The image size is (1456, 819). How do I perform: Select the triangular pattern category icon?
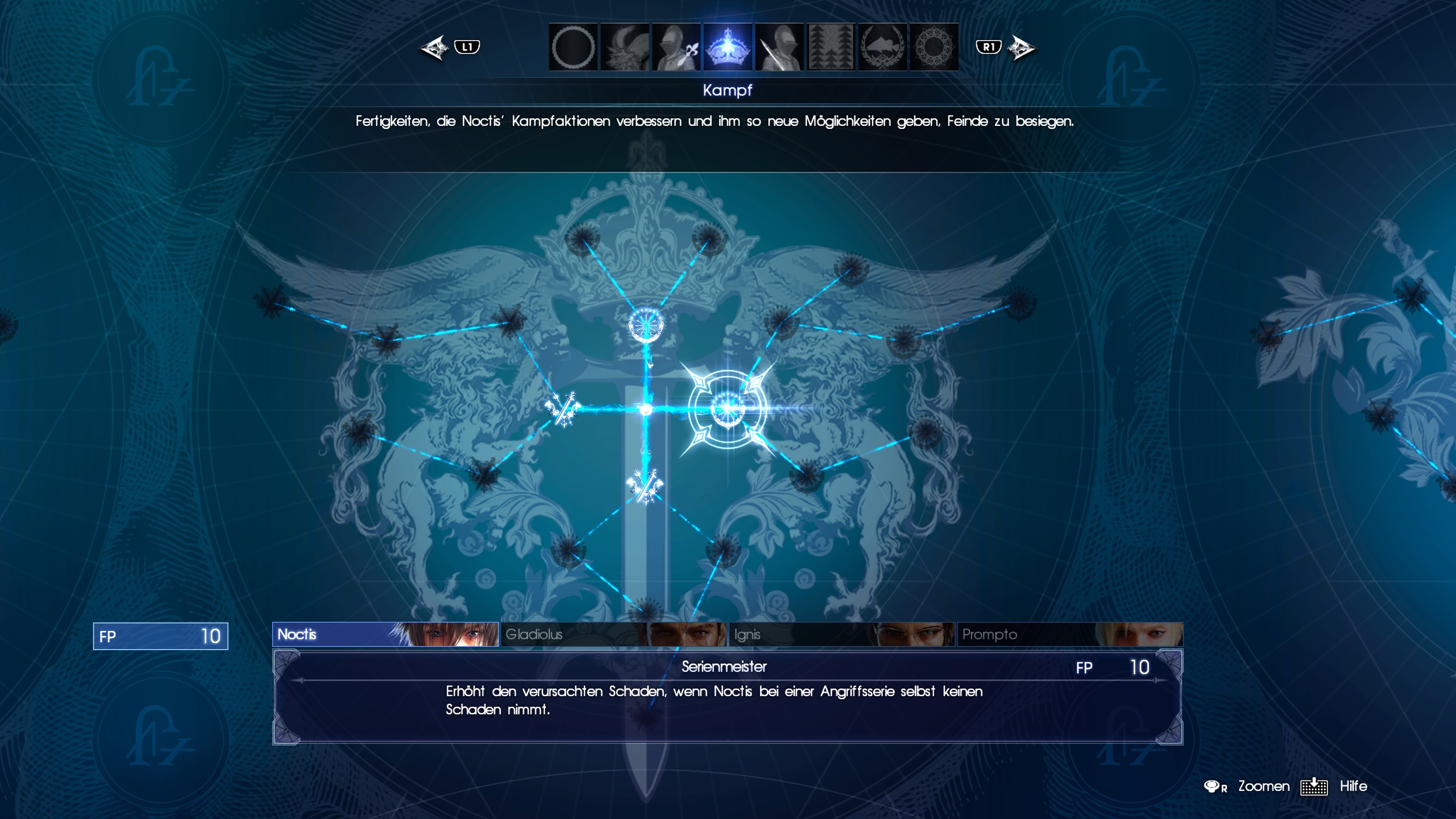tap(831, 47)
